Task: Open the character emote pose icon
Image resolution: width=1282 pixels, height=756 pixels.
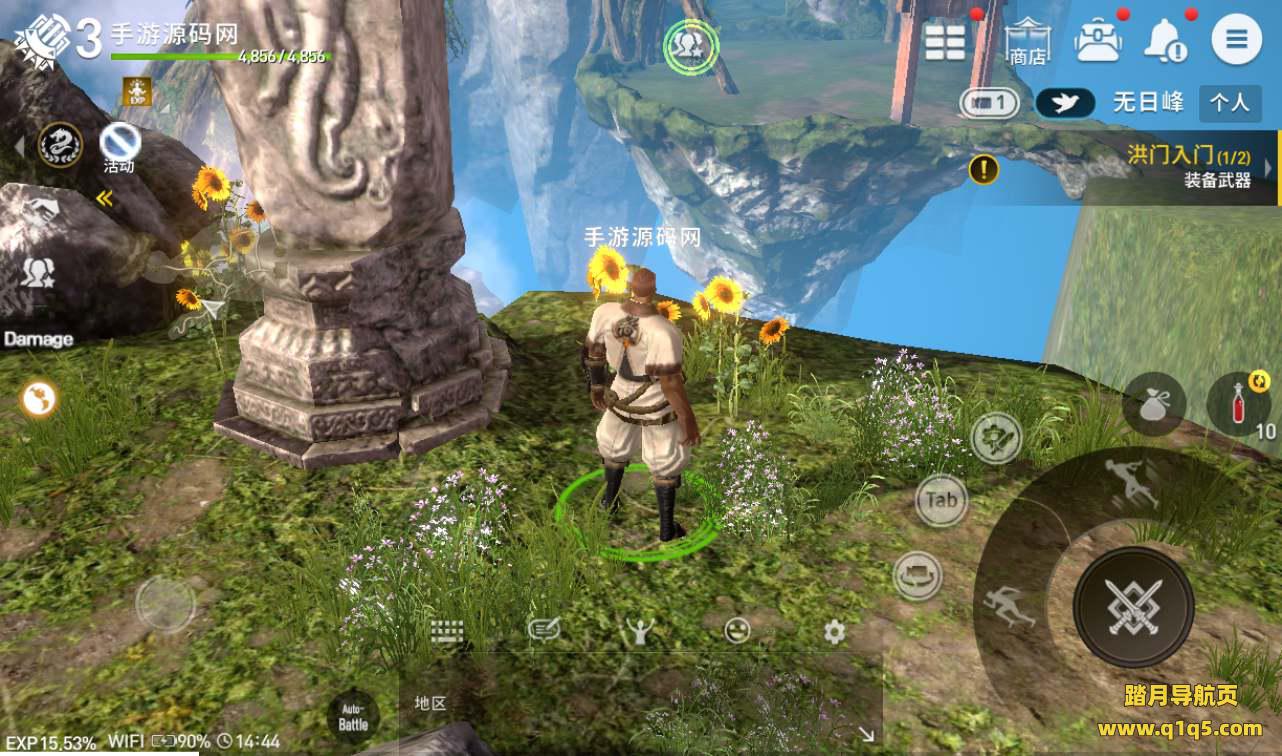Action: pos(639,630)
